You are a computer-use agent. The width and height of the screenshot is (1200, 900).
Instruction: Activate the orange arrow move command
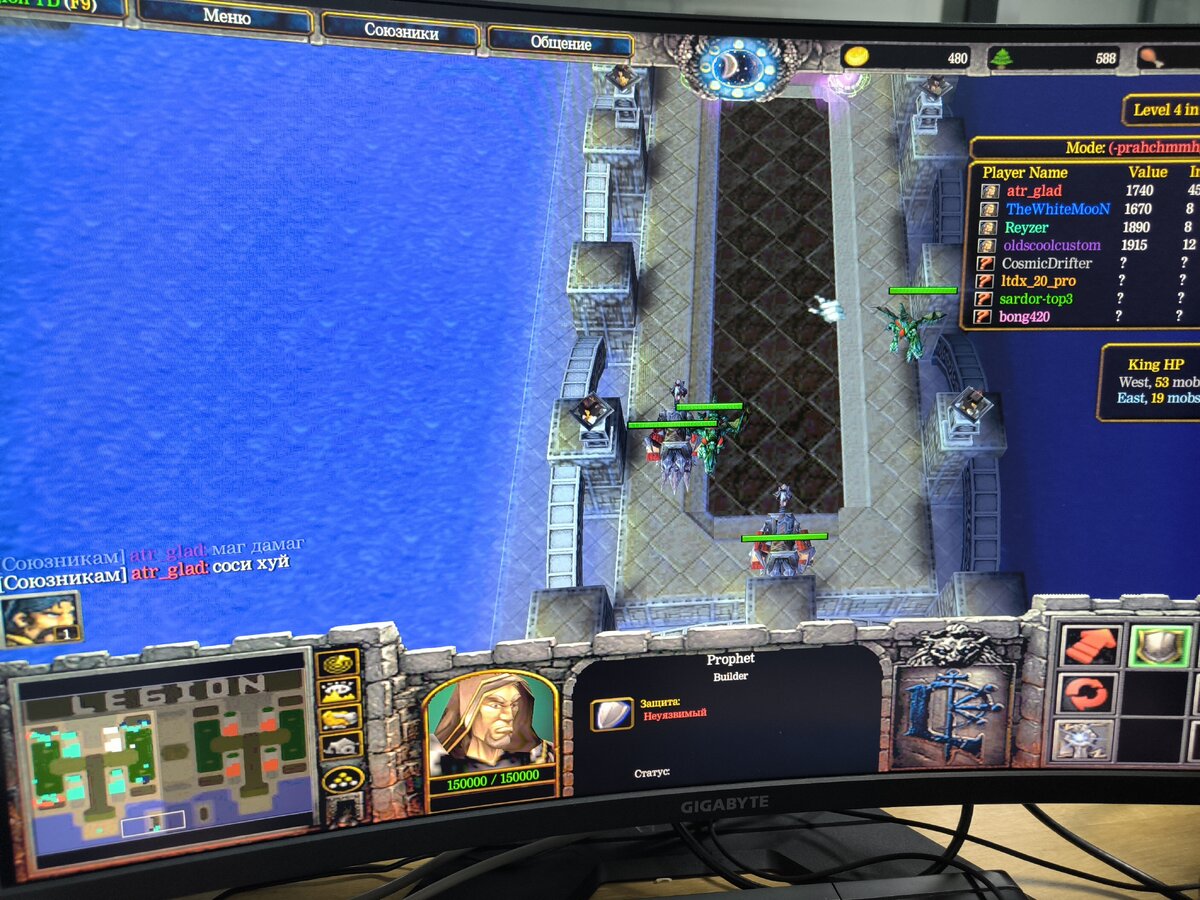pos(1087,645)
